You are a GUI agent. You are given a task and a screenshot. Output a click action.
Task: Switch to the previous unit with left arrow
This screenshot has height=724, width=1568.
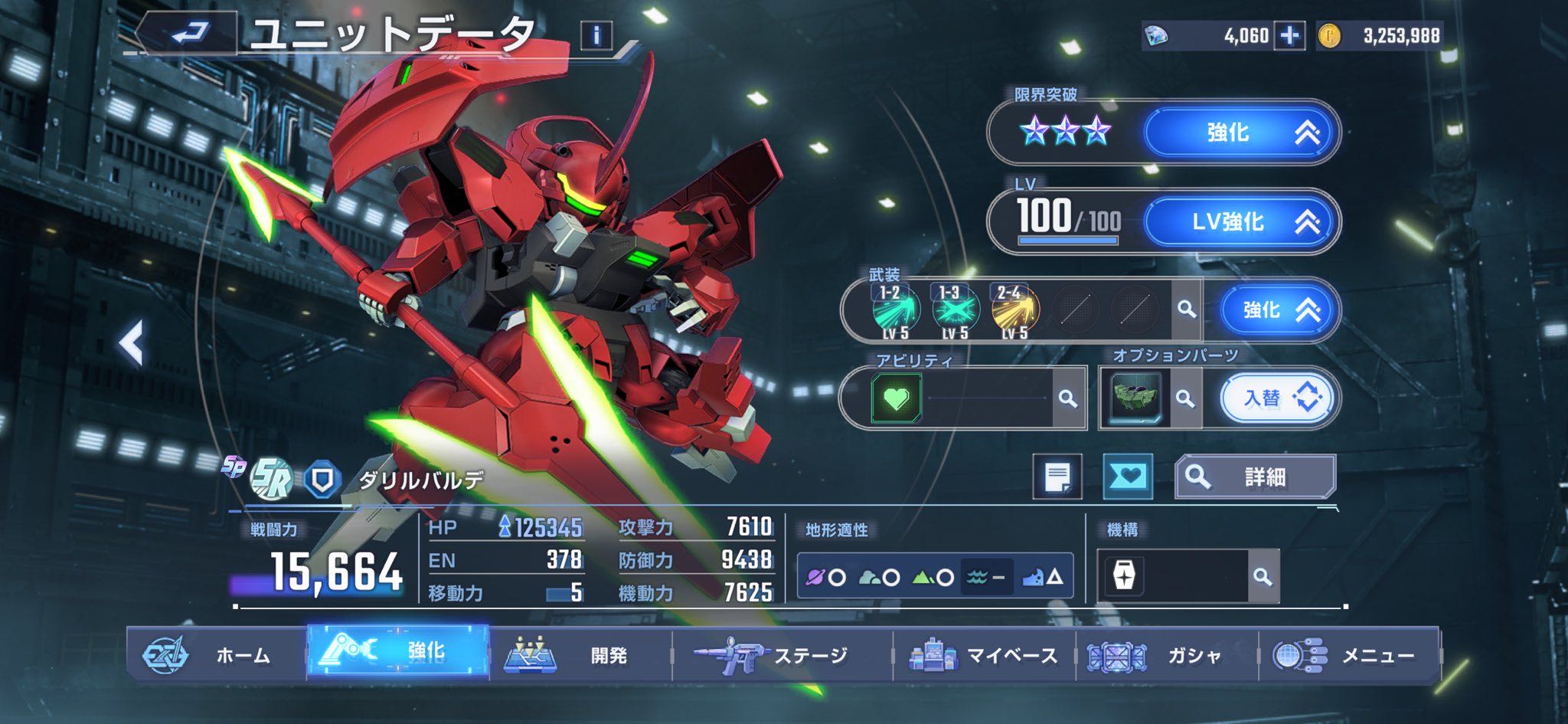132,342
